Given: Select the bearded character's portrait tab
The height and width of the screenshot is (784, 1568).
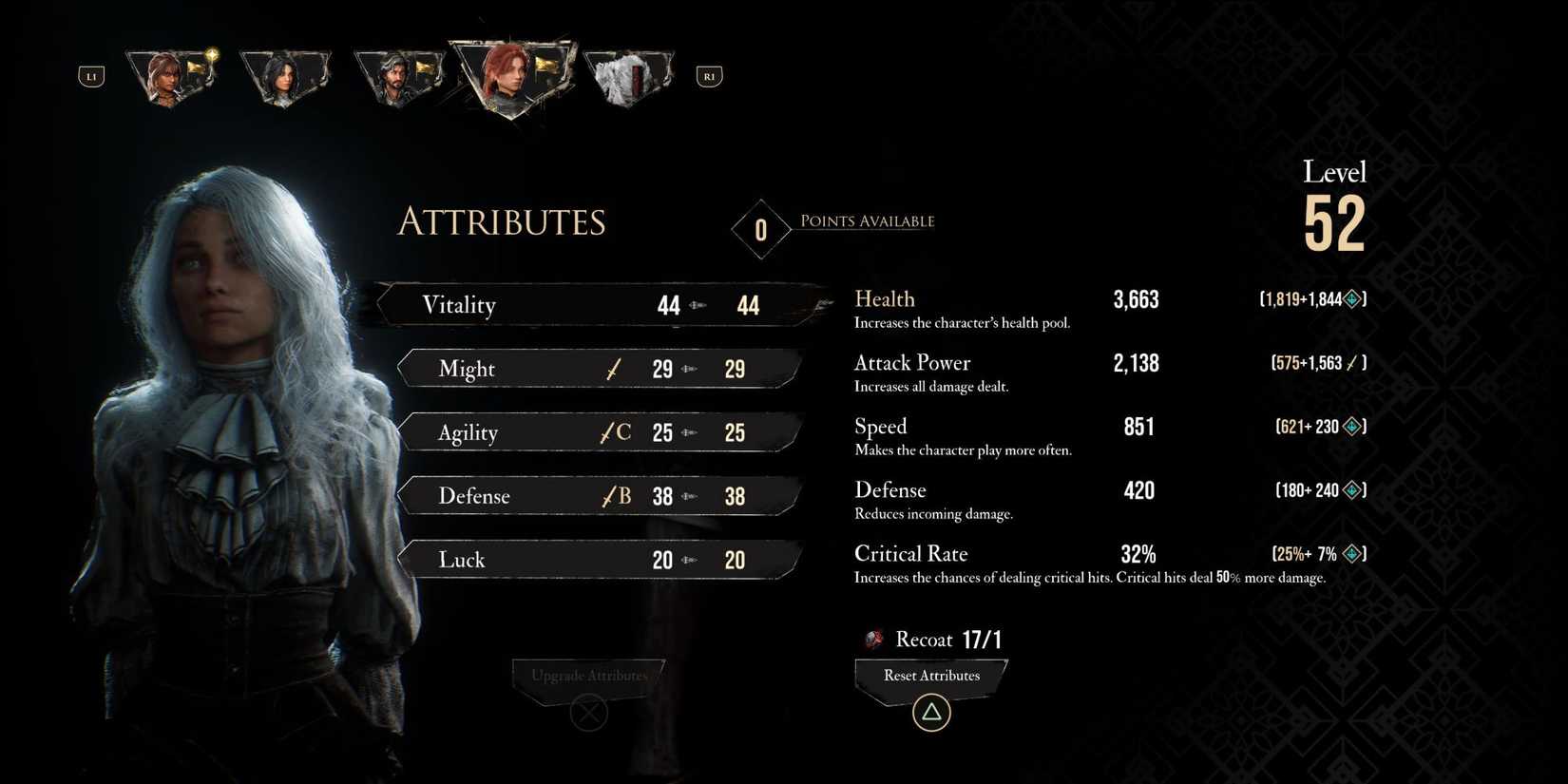Looking at the screenshot, I should point(399,76).
